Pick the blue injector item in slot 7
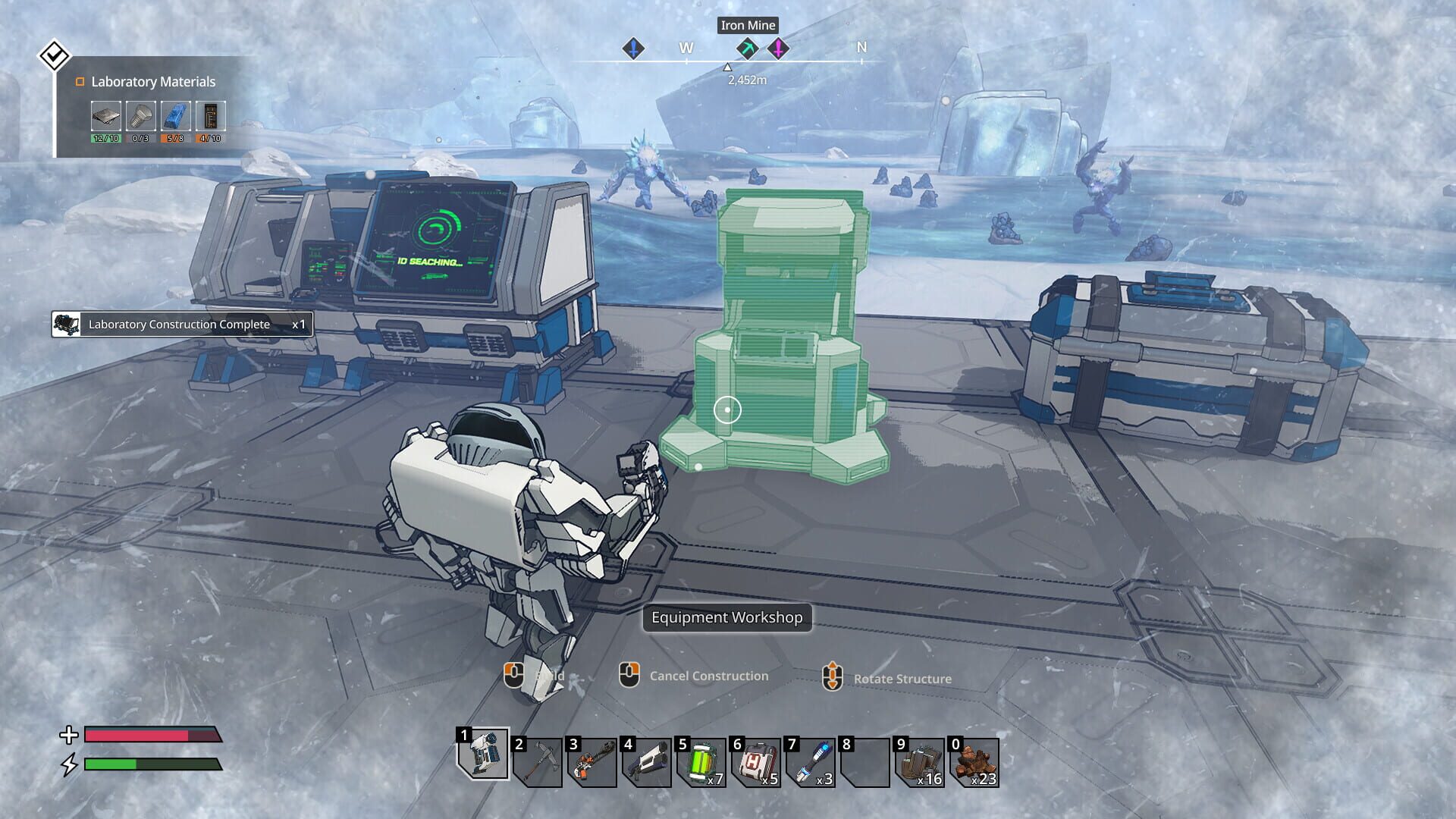Image resolution: width=1456 pixels, height=819 pixels. click(811, 762)
